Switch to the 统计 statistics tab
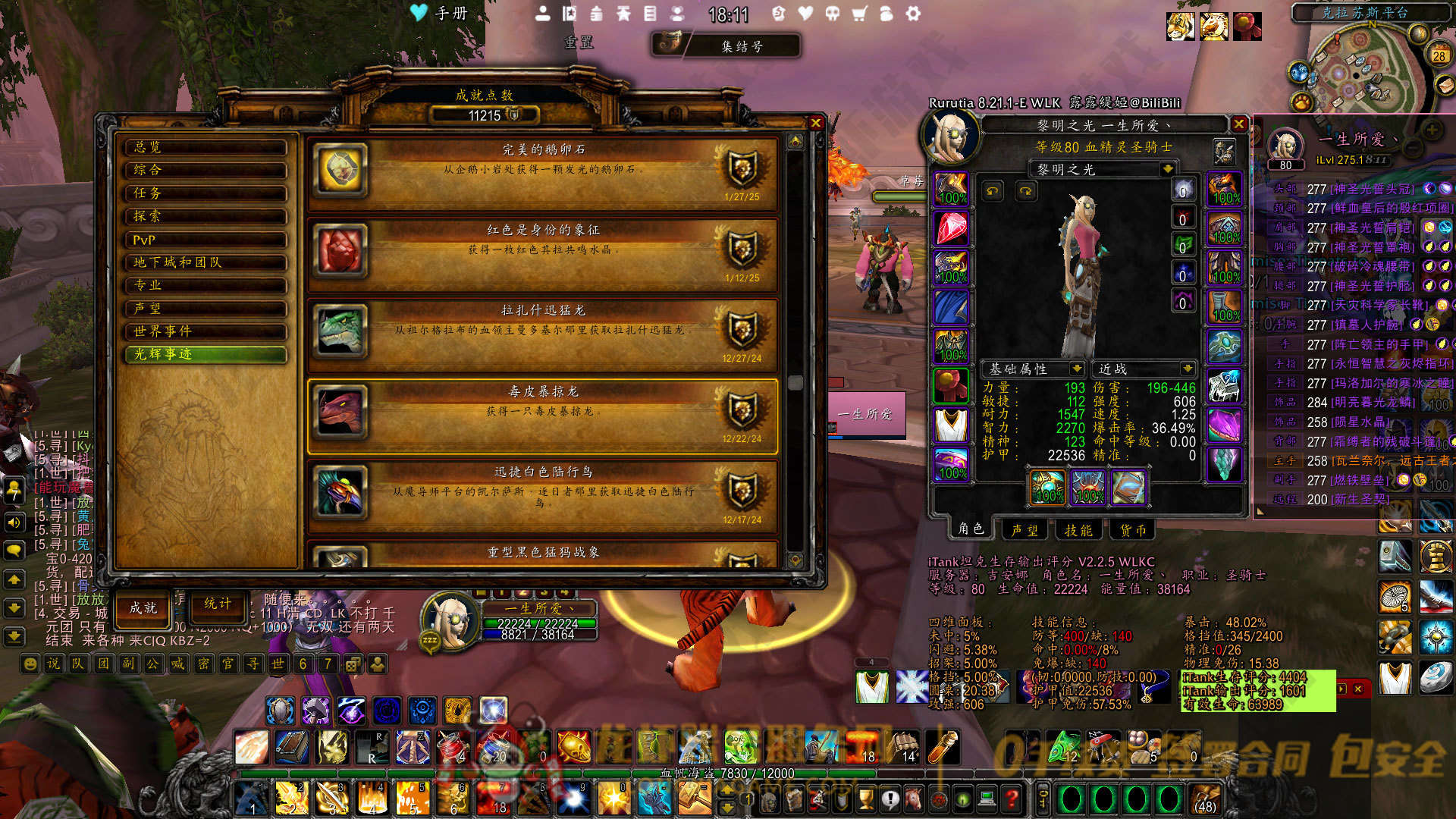Screen dimensions: 1456x819 click(218, 604)
